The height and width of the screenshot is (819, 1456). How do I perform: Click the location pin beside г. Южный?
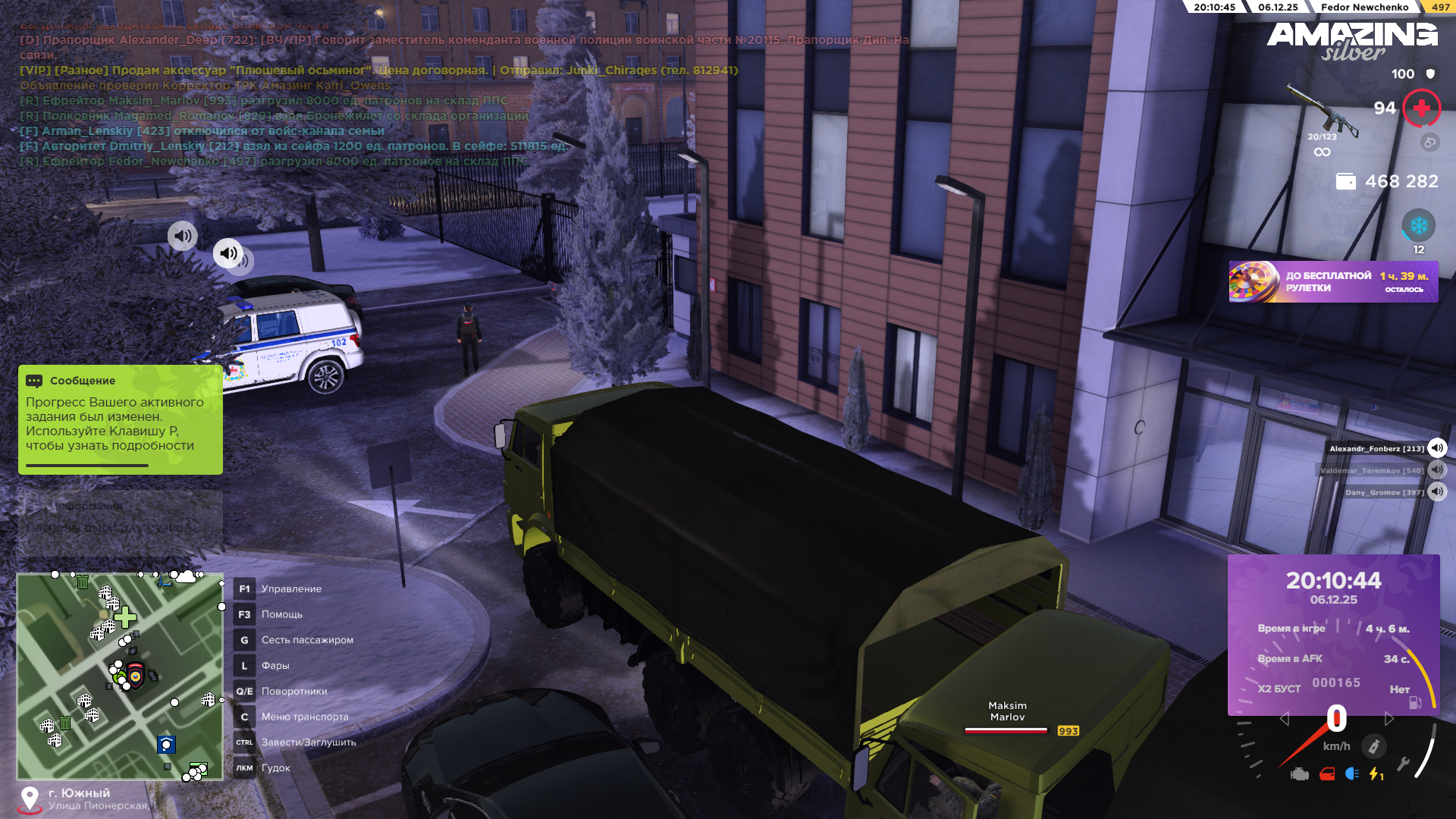(x=30, y=799)
